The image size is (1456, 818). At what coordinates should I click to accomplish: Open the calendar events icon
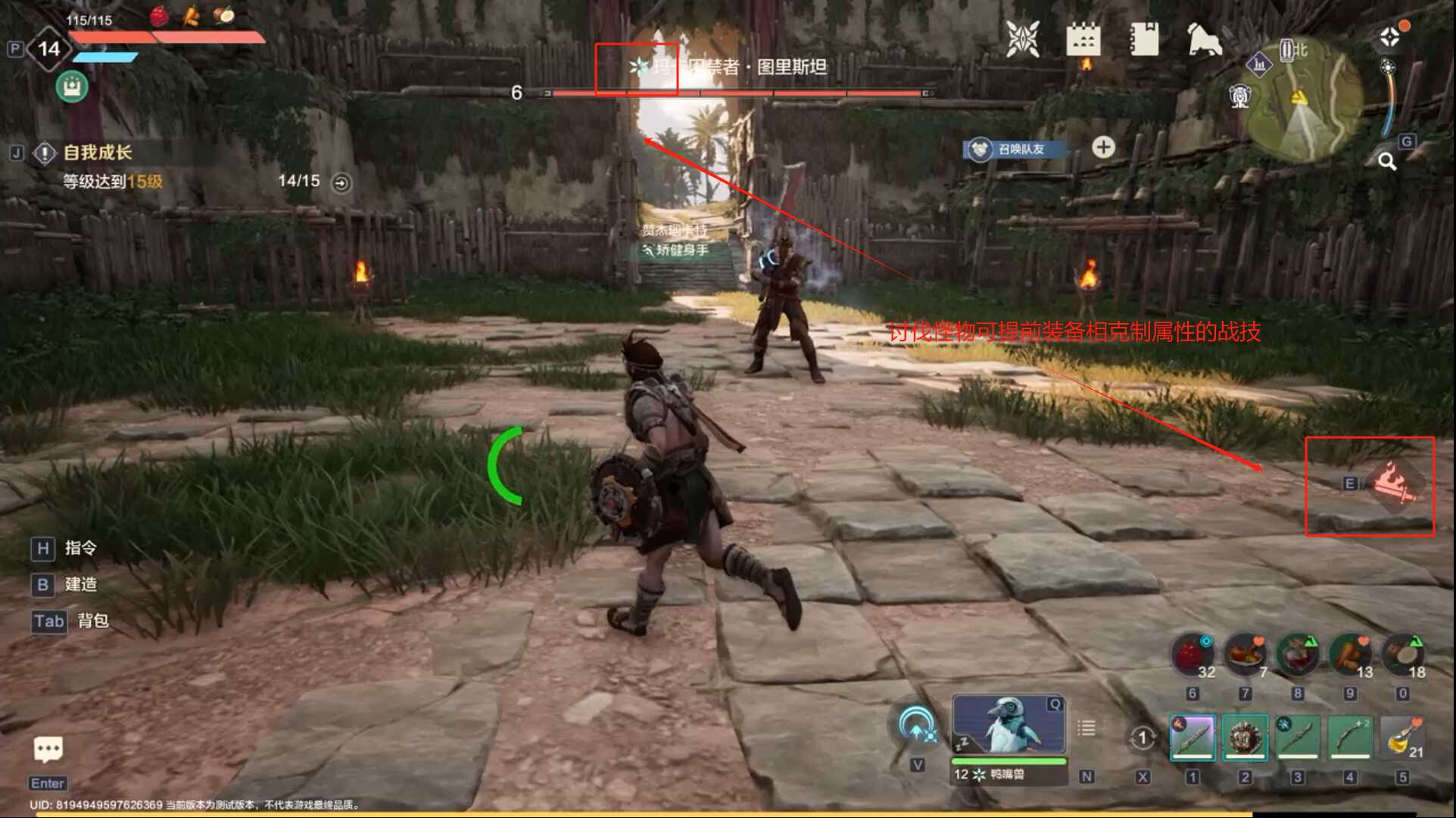(1083, 39)
